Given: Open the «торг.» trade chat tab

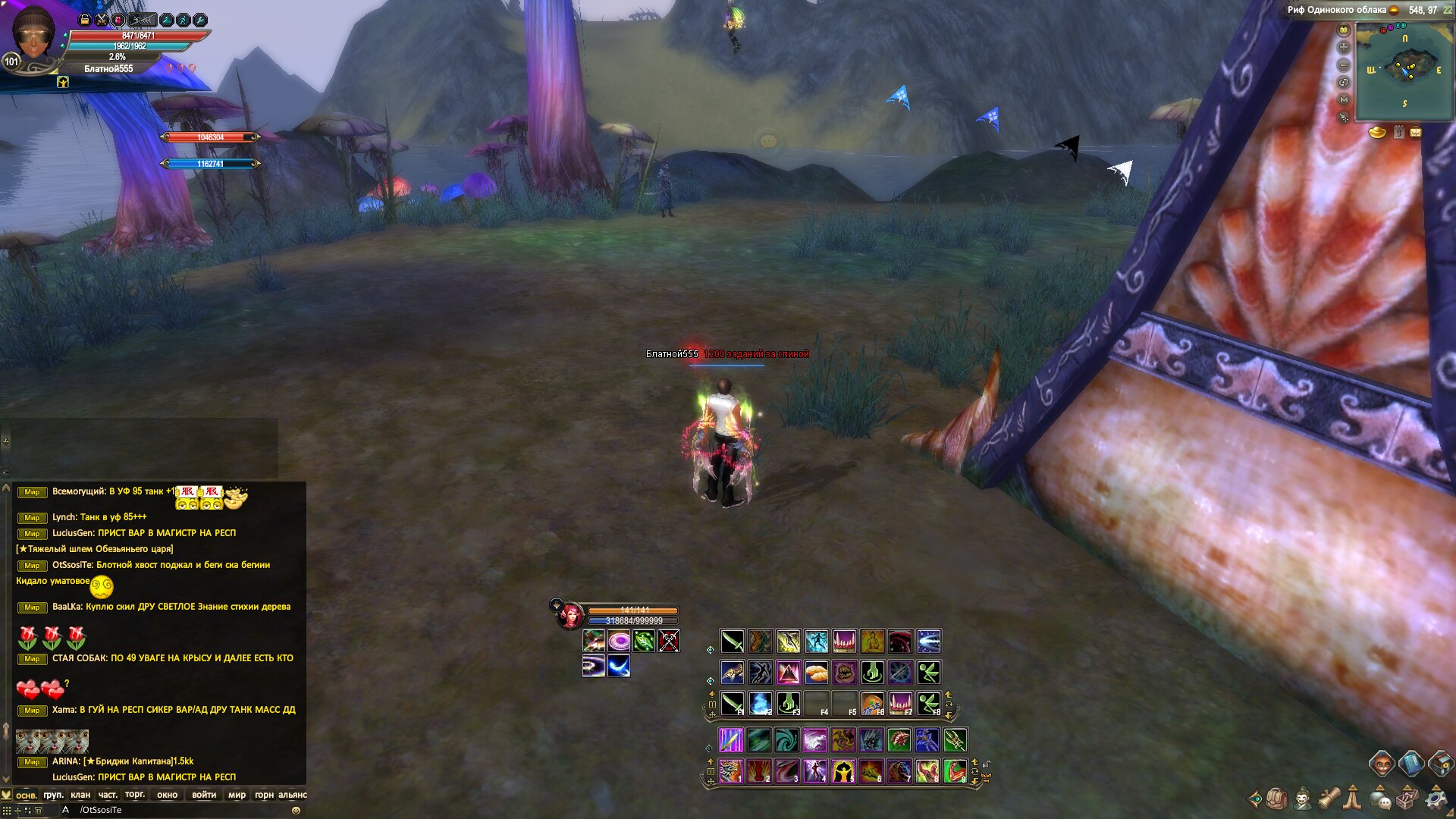Looking at the screenshot, I should pyautogui.click(x=135, y=795).
